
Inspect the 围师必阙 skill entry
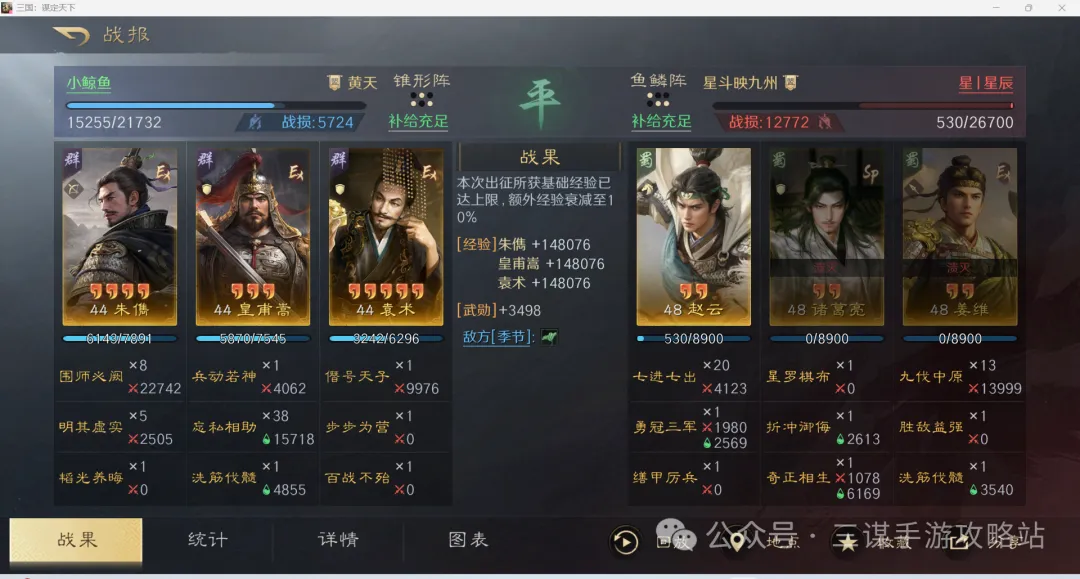[x=91, y=377]
